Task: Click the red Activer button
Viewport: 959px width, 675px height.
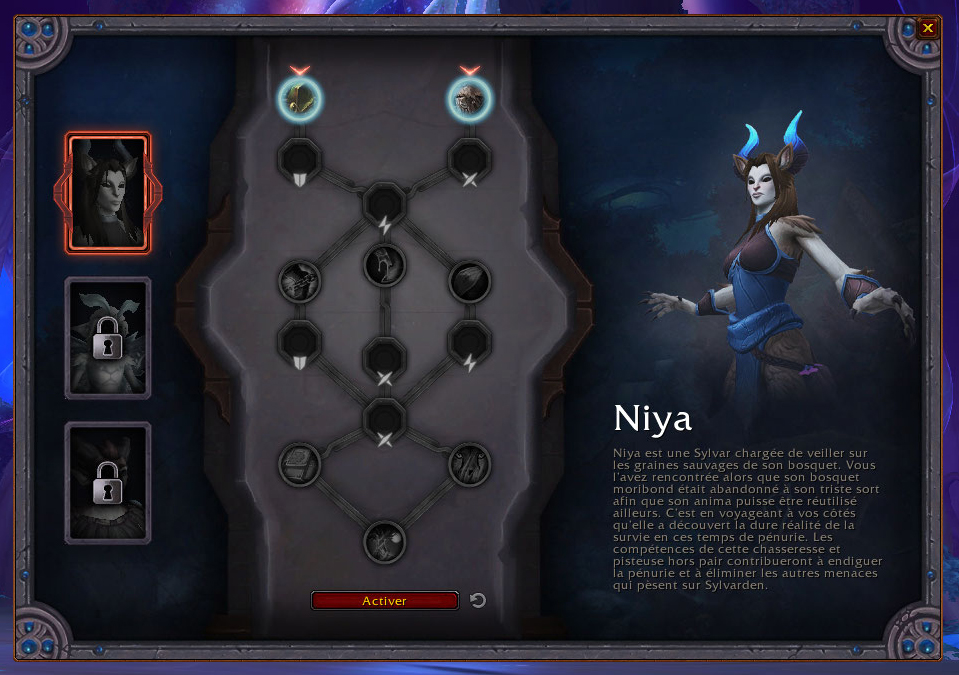Action: 385,601
